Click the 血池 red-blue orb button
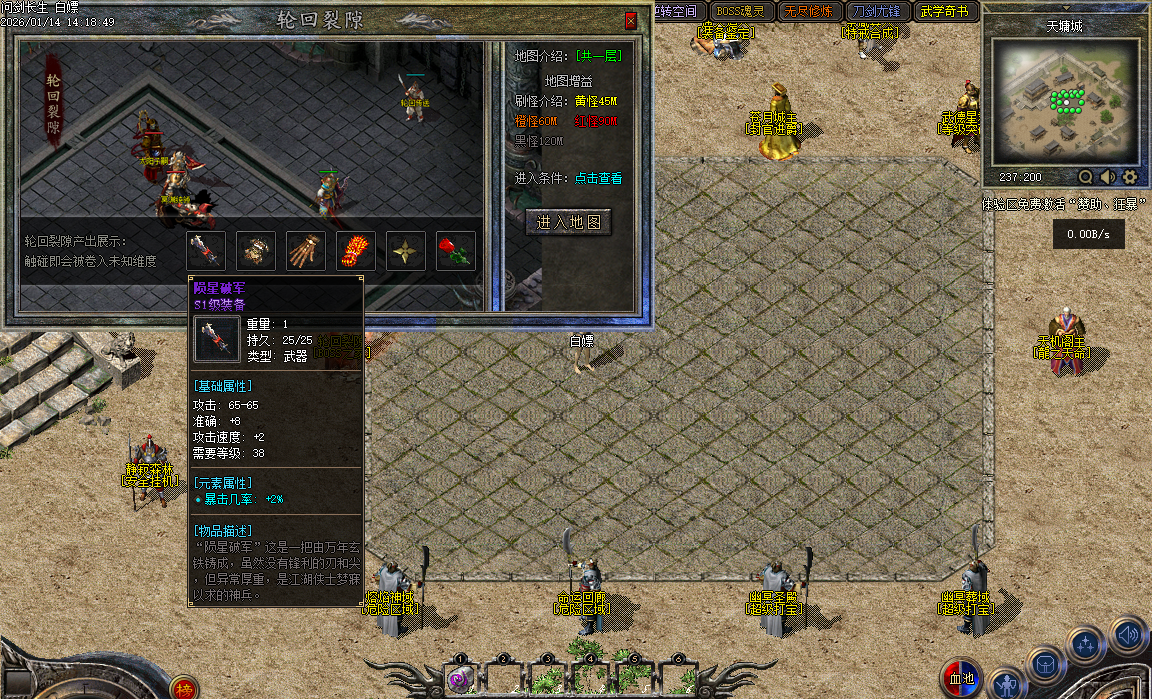This screenshot has height=699, width=1152. pyautogui.click(x=961, y=679)
